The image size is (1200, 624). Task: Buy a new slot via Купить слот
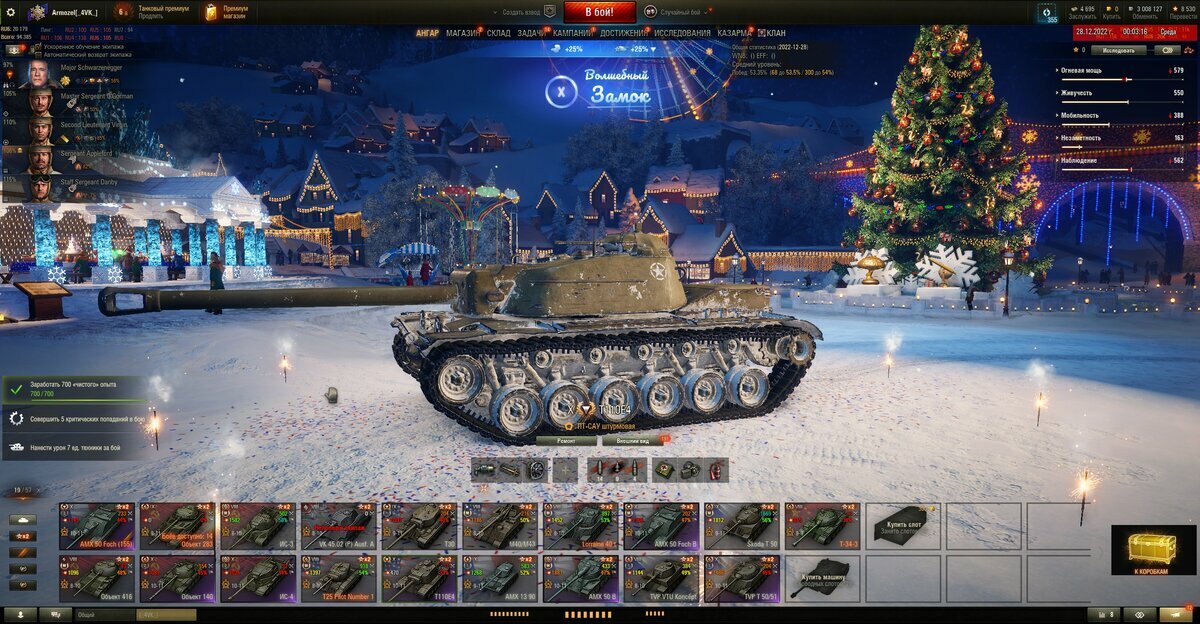tap(903, 525)
